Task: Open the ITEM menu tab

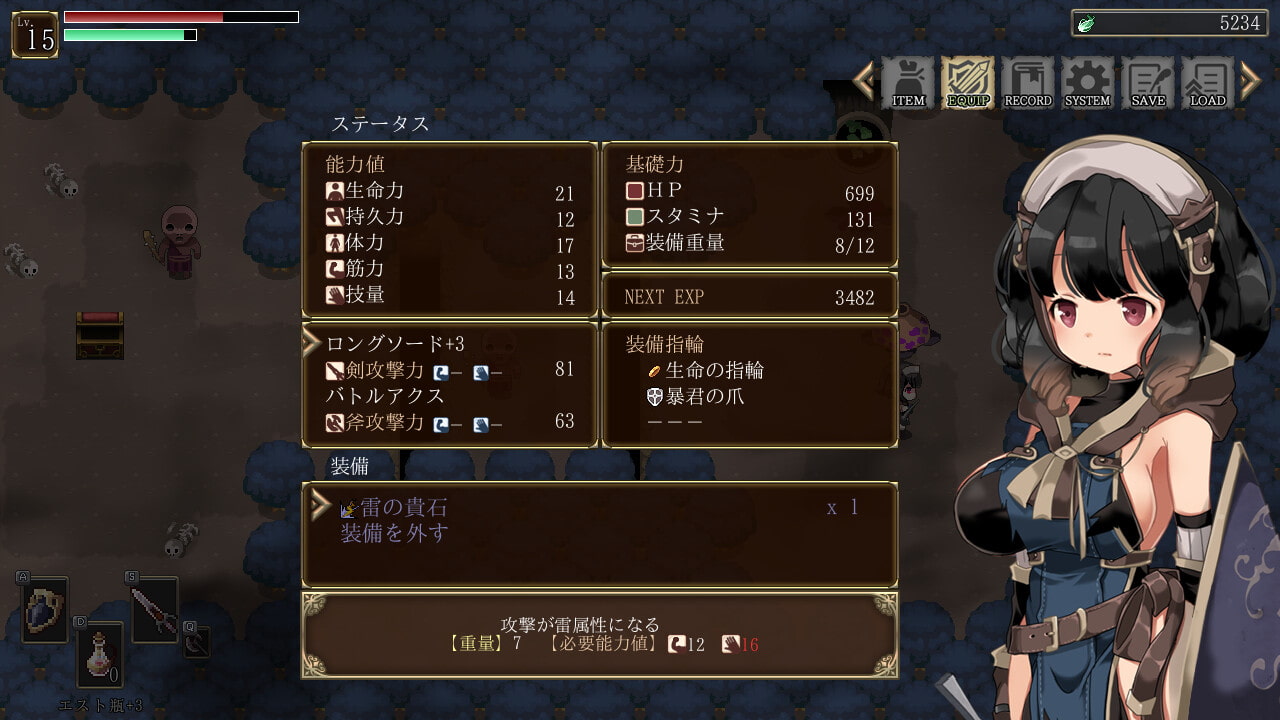Action: [x=908, y=82]
